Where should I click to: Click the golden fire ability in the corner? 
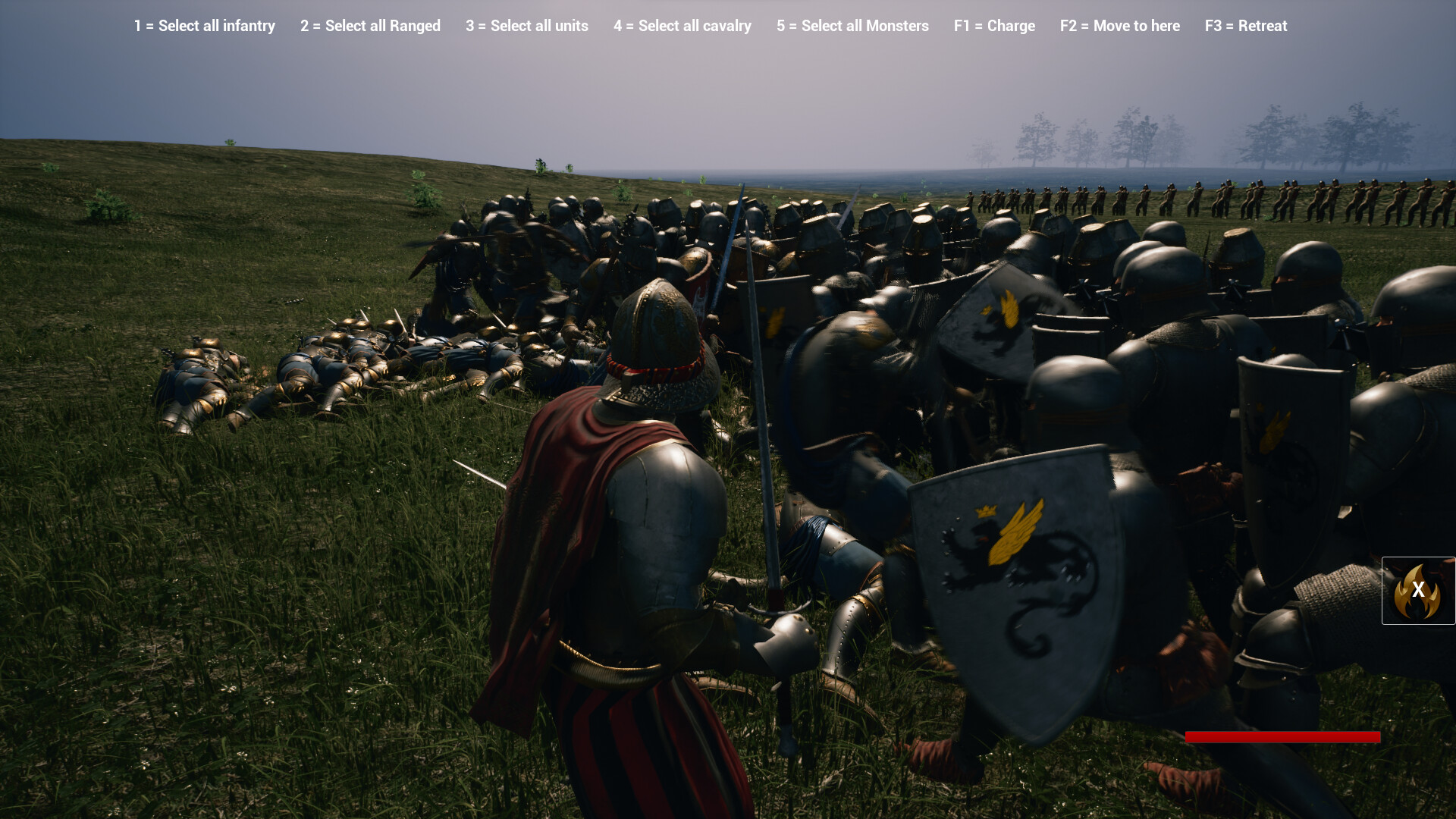click(1417, 591)
